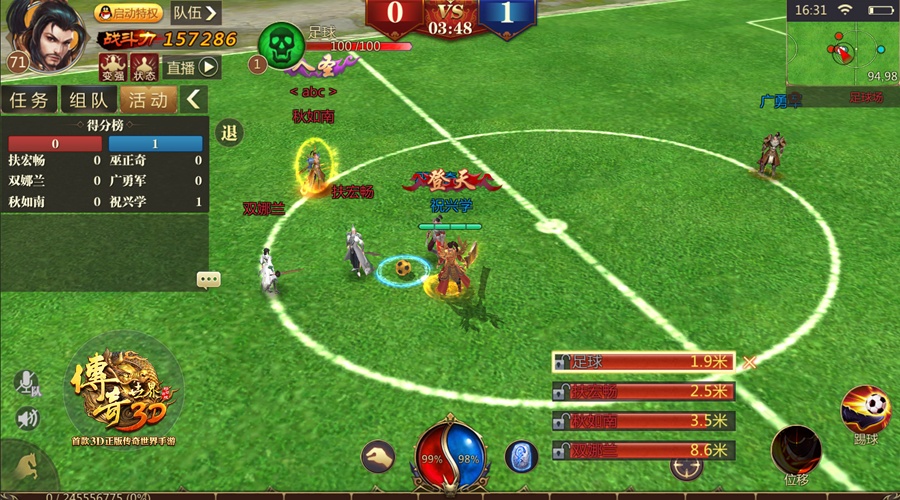This screenshot has height=500, width=900.
Task: Collapse the side panel with the arrow
Action: 194,99
